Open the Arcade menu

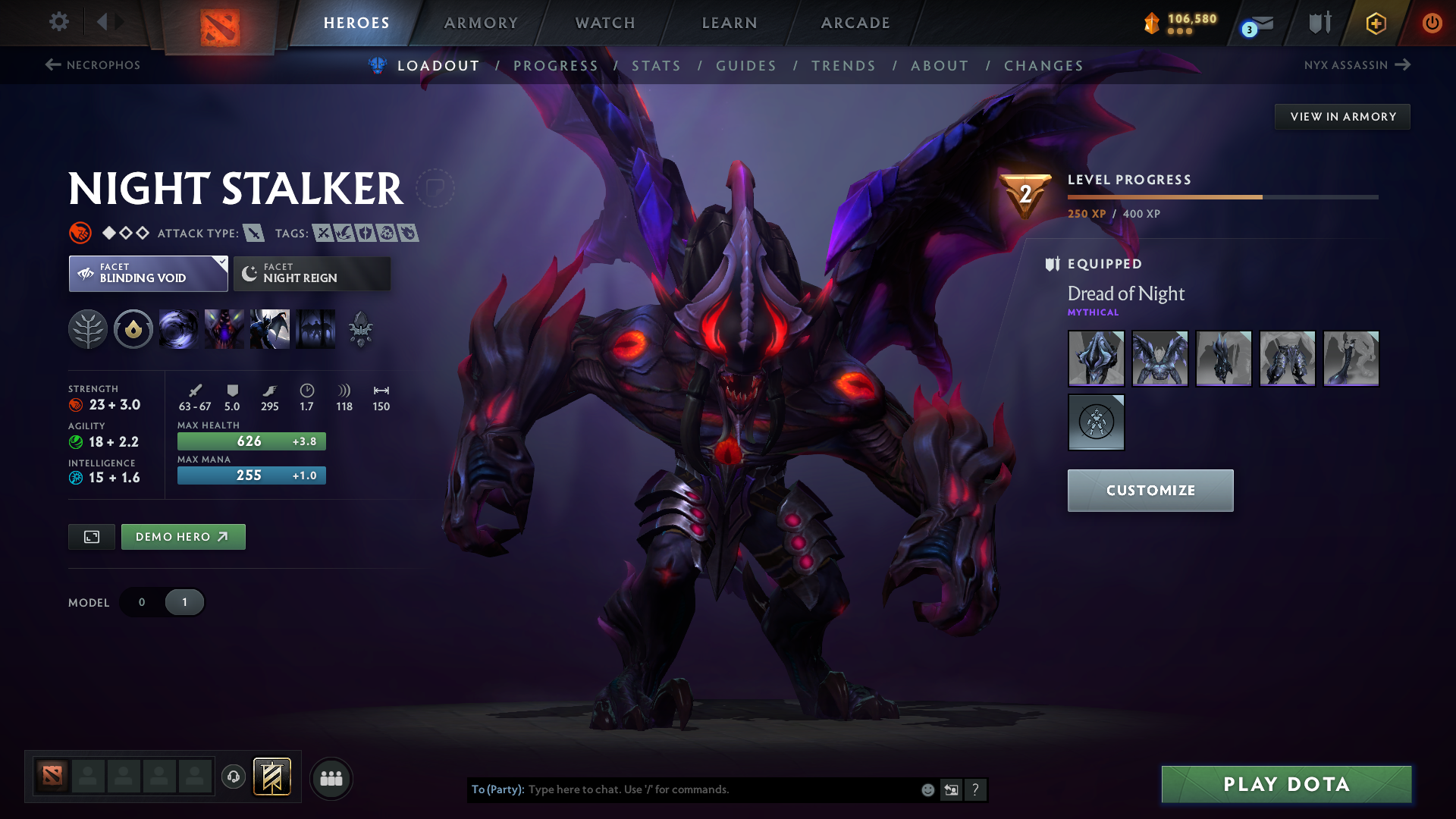(855, 23)
